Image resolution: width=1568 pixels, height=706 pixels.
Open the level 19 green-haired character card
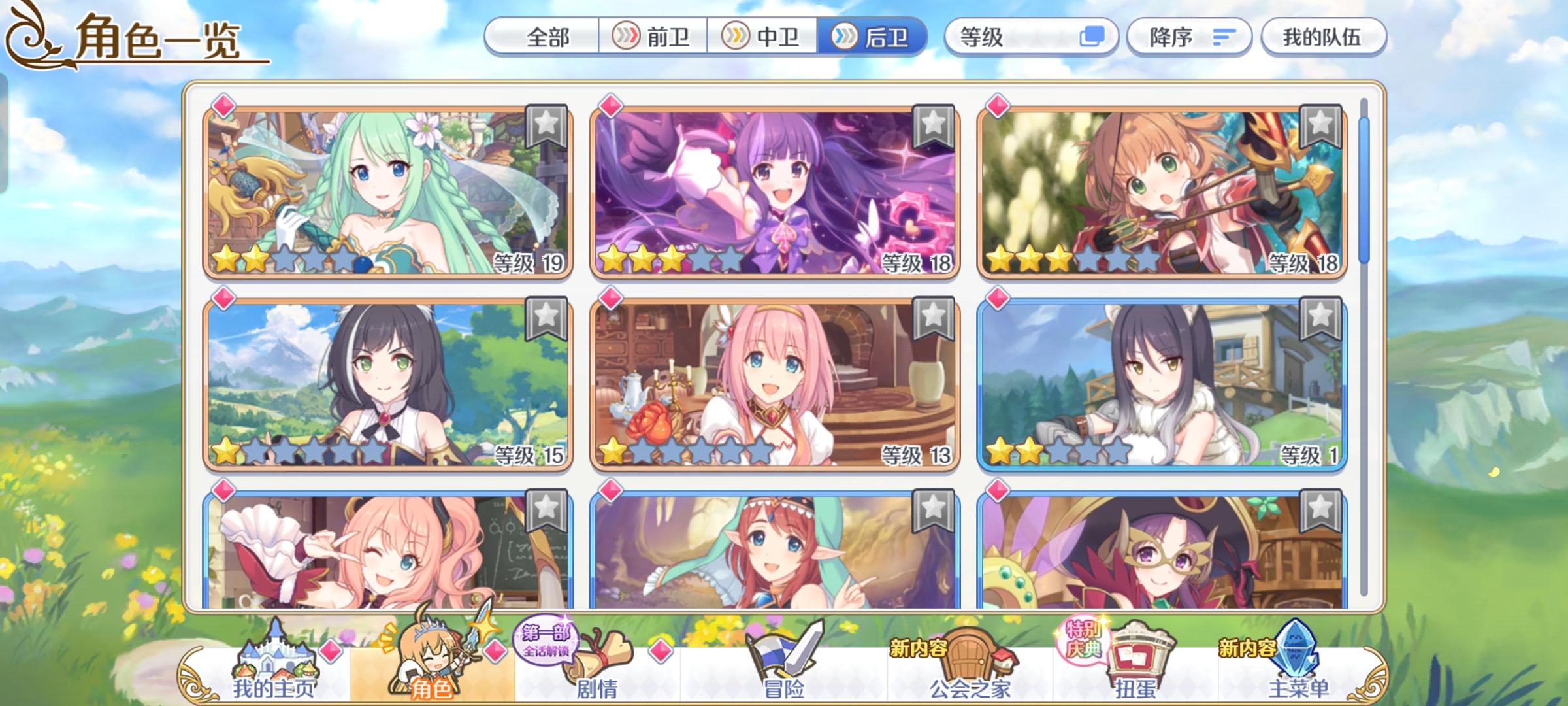coord(385,190)
